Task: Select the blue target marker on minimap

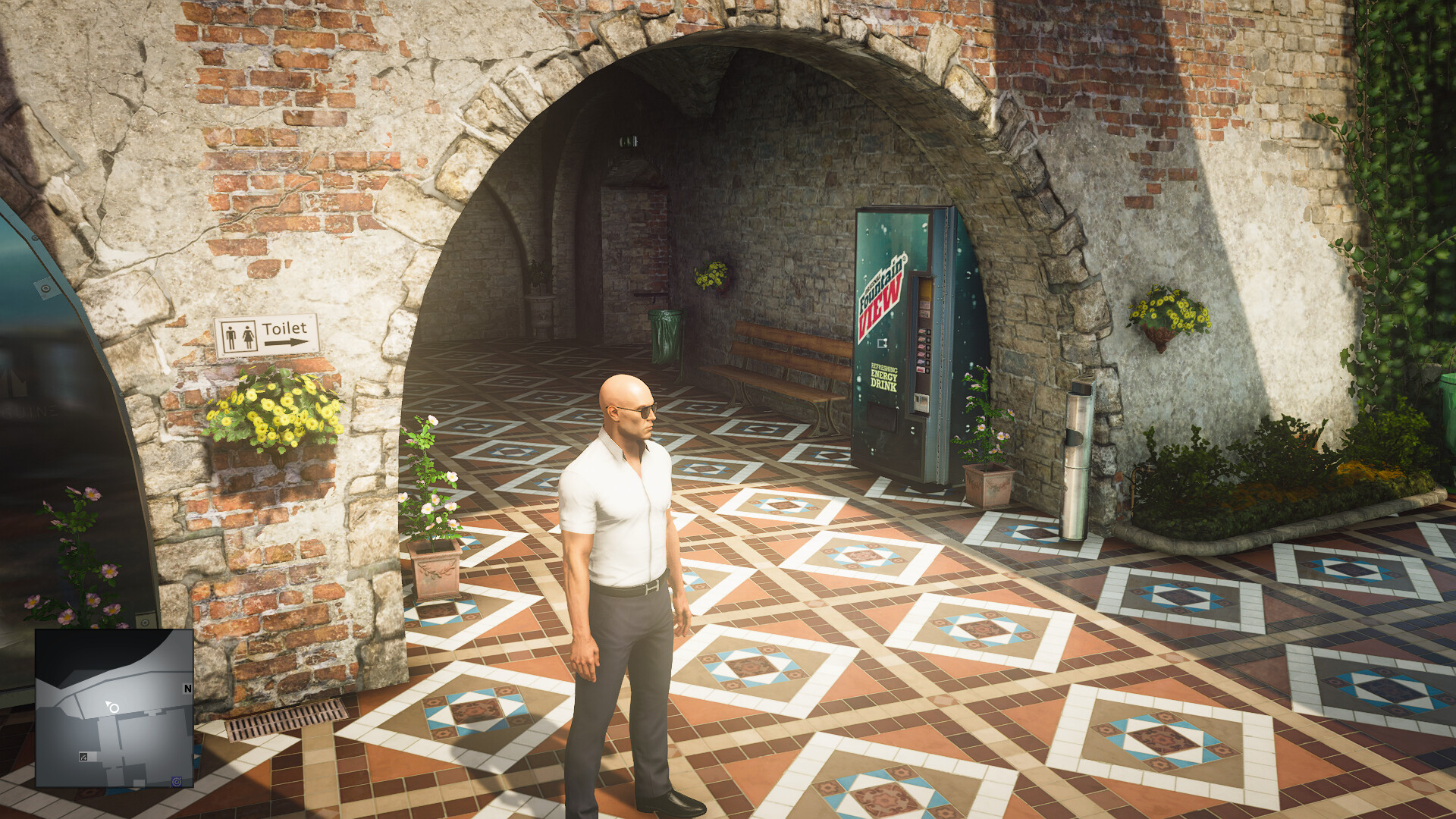Action: tap(177, 781)
